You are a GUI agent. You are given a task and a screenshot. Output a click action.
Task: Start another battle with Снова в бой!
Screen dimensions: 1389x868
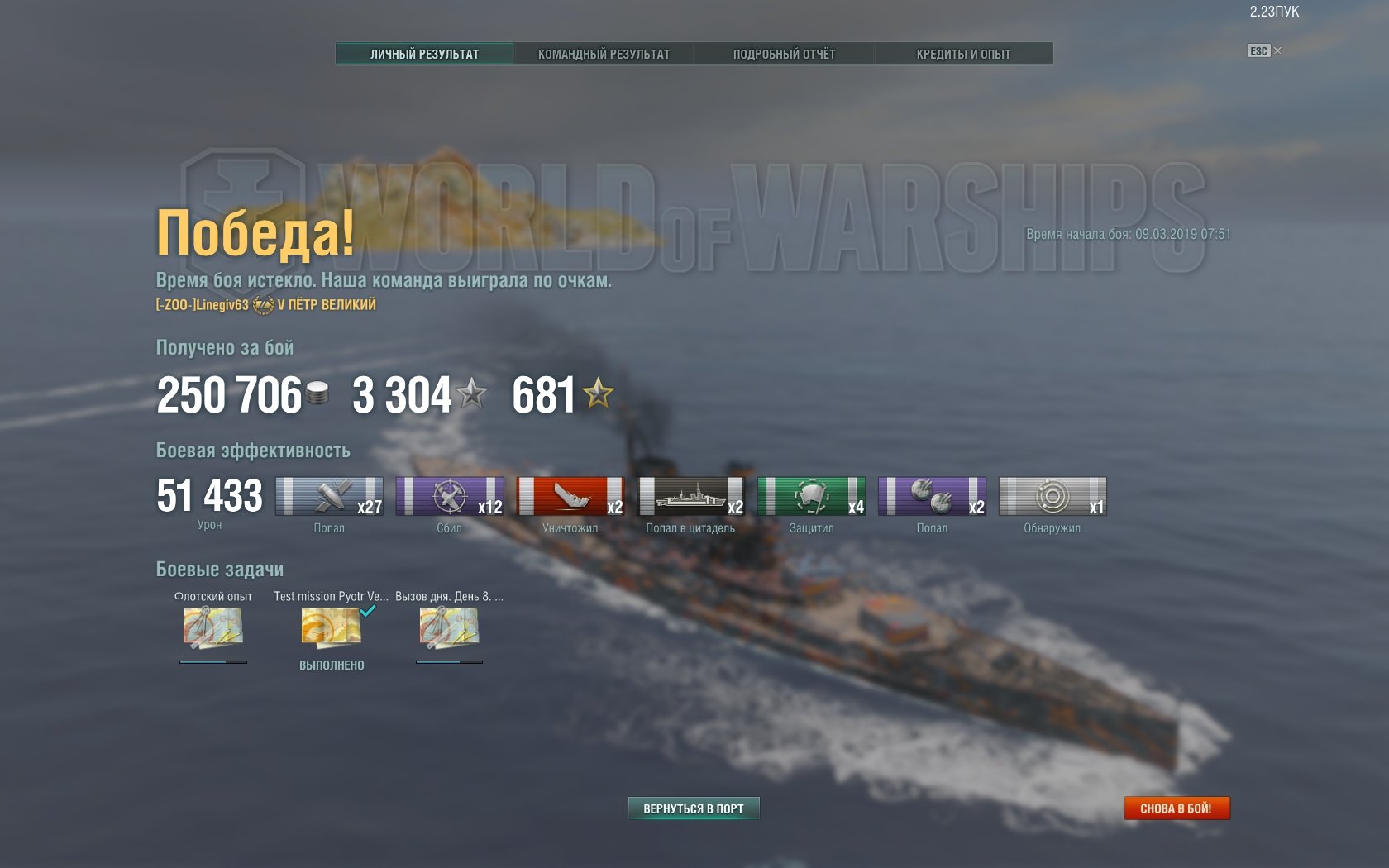click(1176, 808)
